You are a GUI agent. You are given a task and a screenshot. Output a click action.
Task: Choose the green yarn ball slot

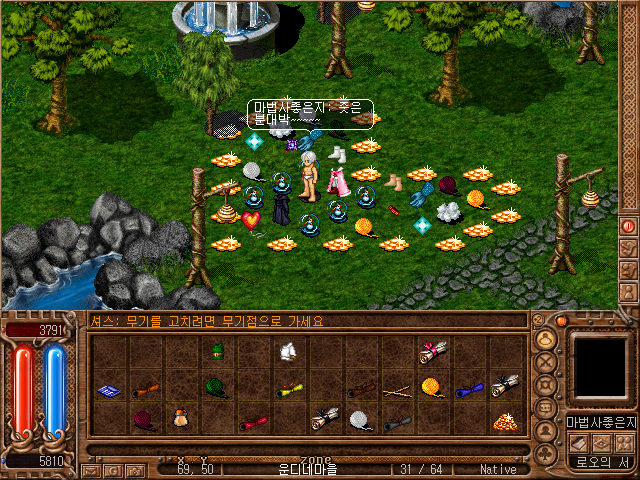(216, 386)
